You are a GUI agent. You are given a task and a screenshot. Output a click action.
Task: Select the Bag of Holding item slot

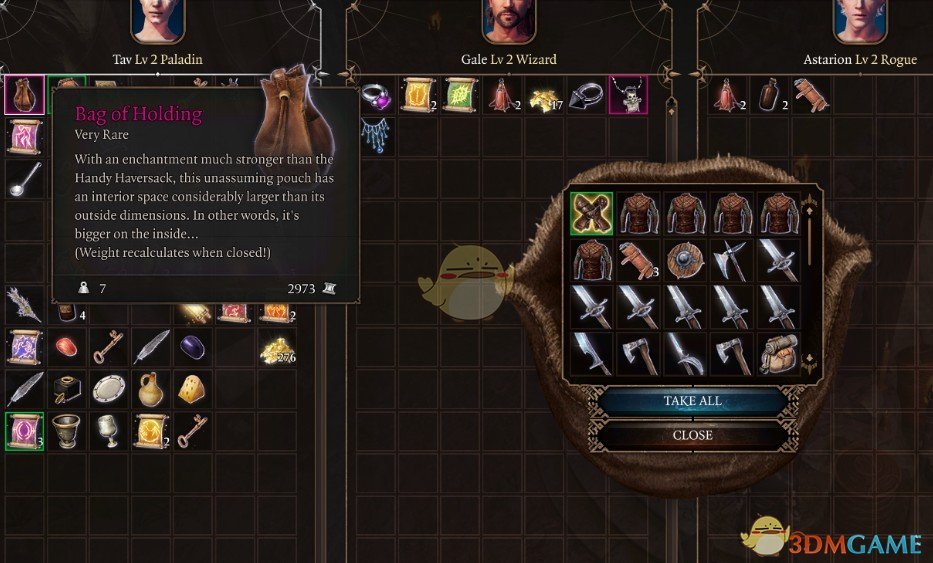coord(24,94)
